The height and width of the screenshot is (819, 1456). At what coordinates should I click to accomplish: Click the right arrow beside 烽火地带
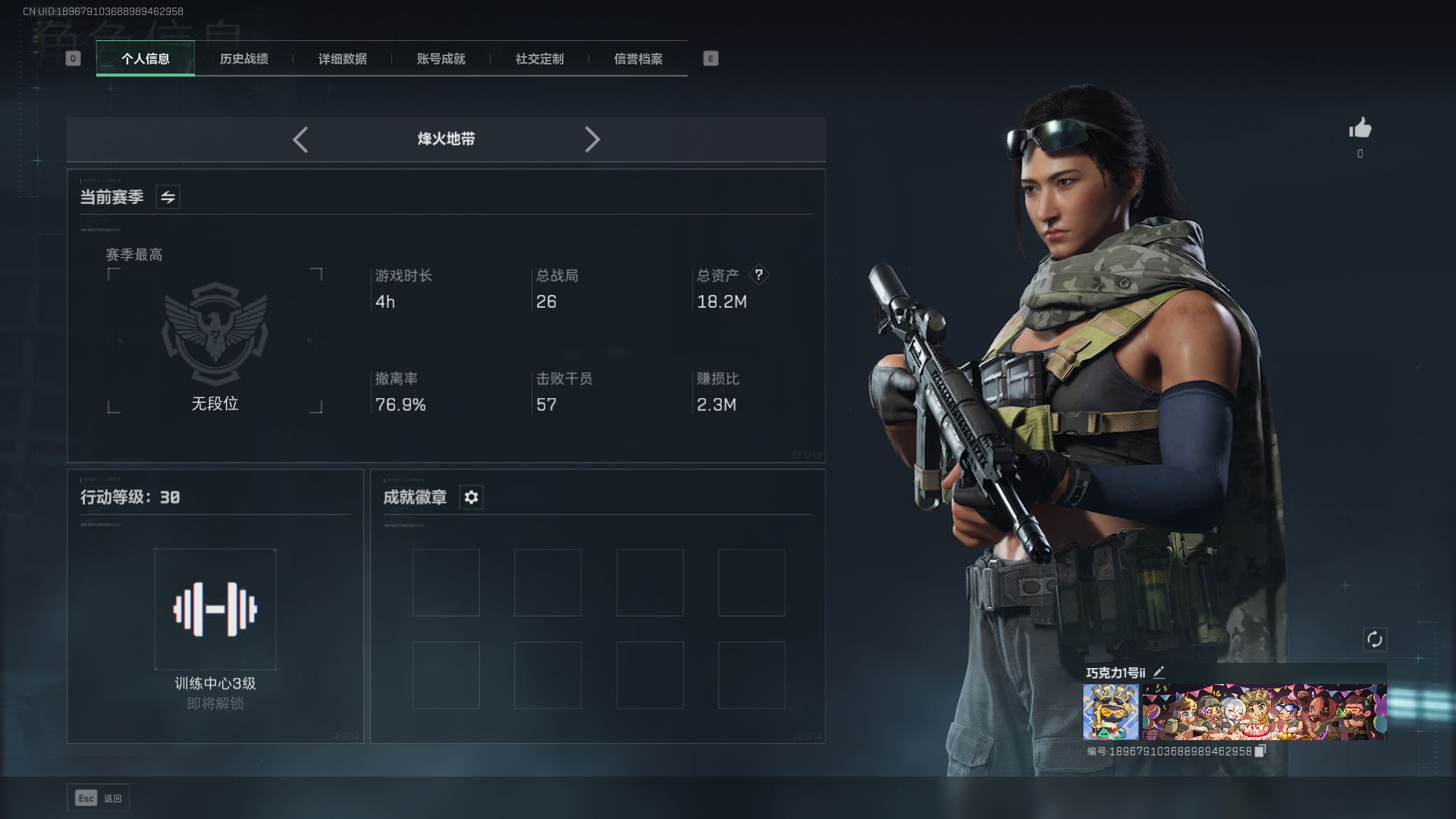[592, 140]
